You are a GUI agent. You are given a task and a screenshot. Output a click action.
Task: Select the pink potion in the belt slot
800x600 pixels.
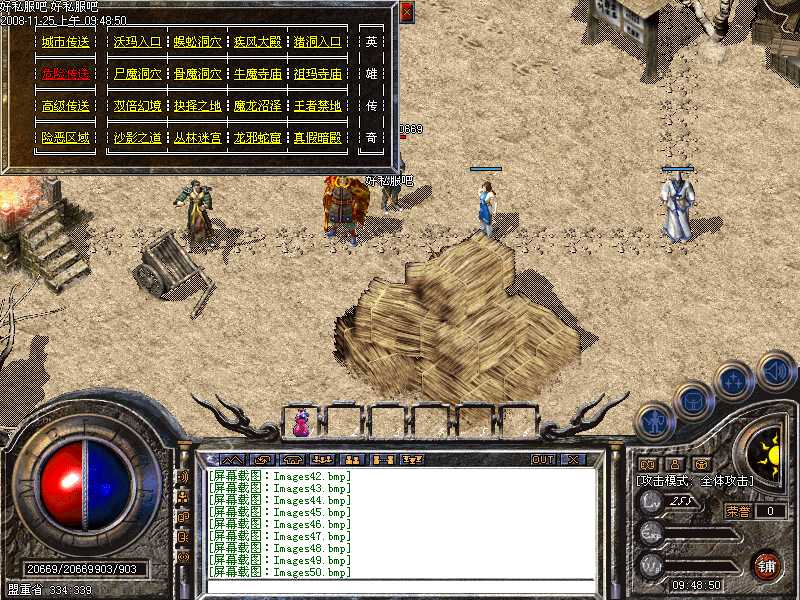tap(301, 424)
